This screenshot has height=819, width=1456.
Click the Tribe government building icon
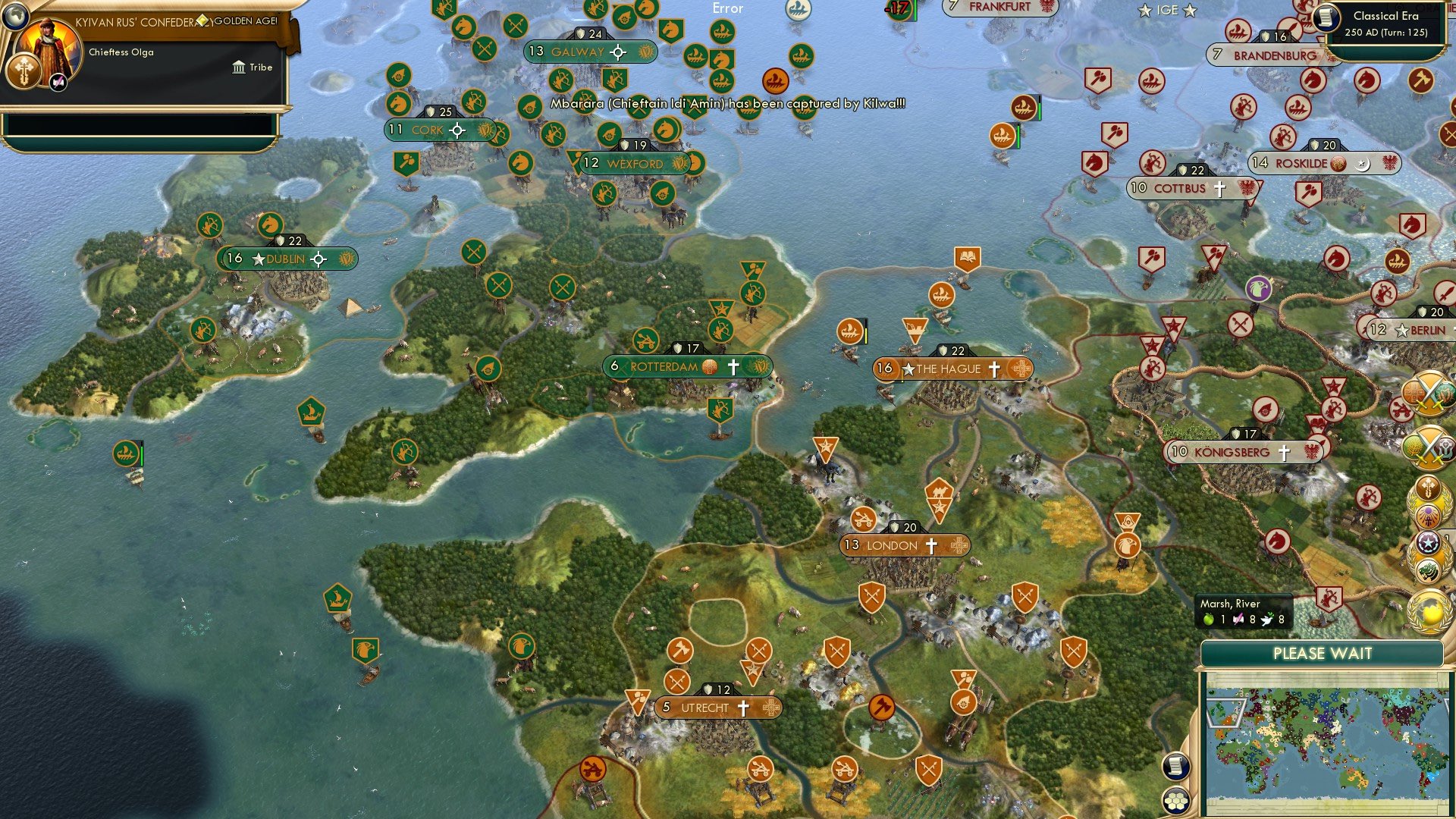238,67
